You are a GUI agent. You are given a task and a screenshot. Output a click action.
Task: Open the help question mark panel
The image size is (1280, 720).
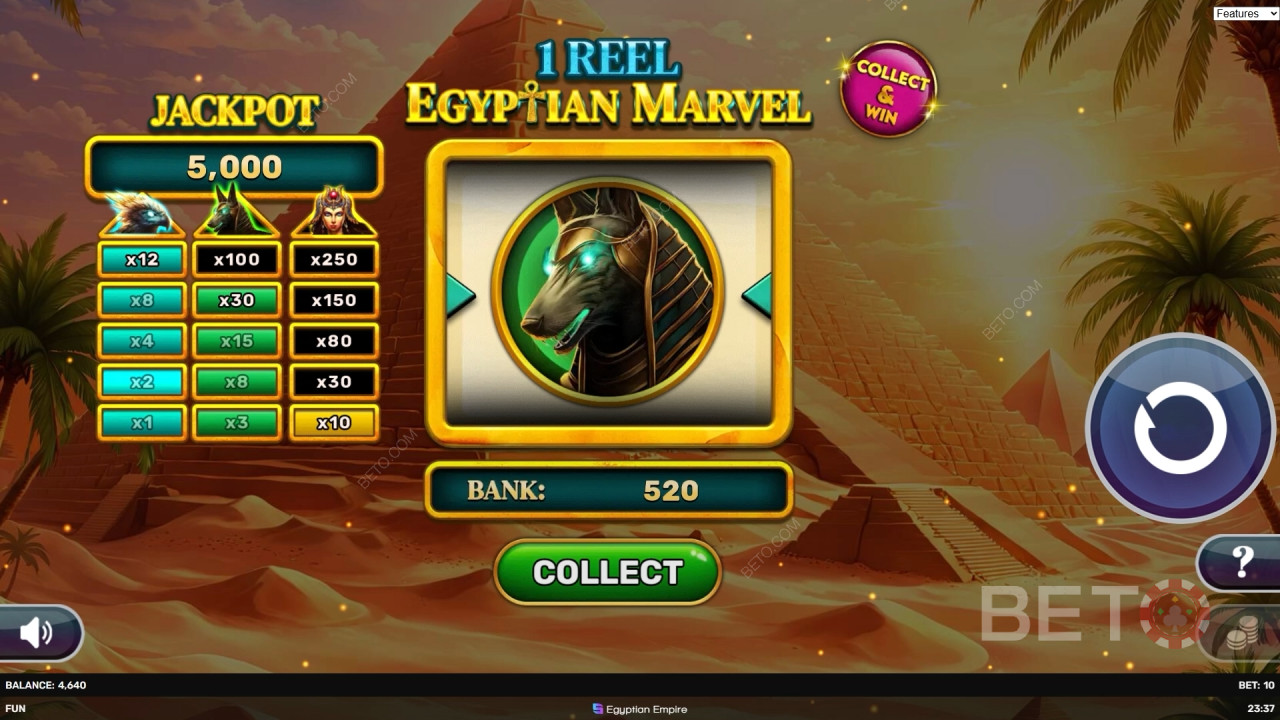[1241, 563]
